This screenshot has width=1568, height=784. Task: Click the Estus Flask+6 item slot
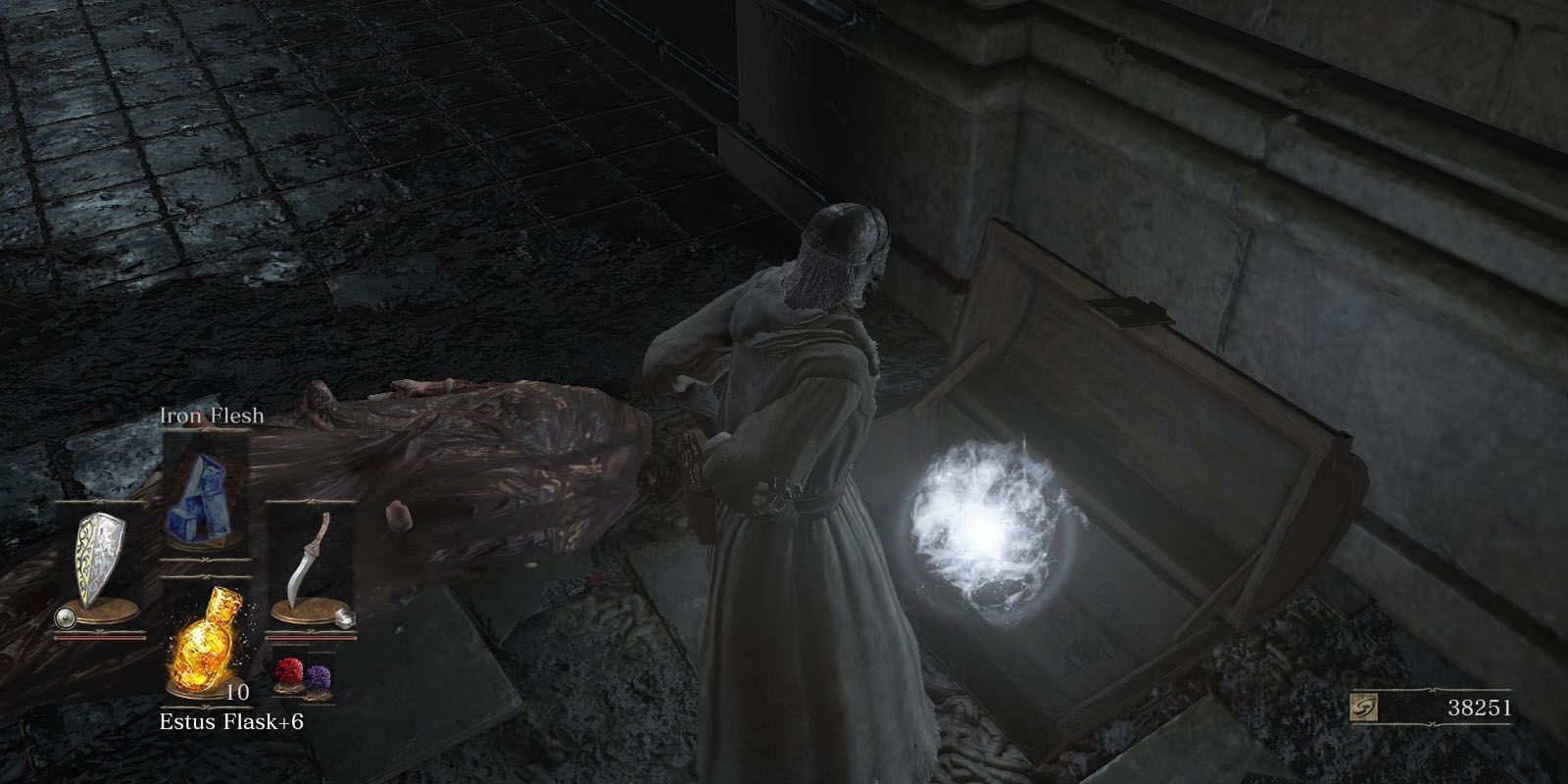(205, 641)
